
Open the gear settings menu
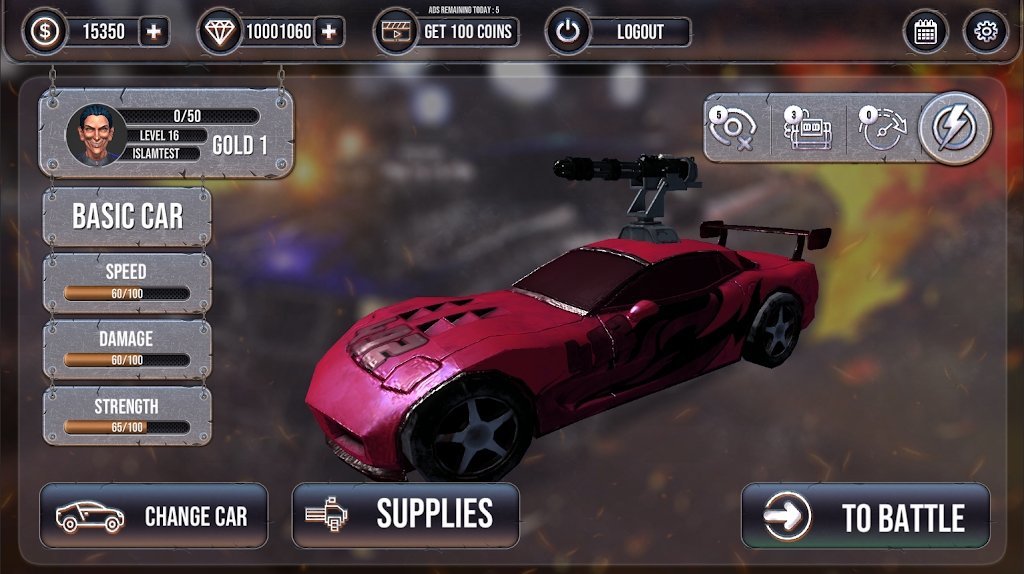(x=986, y=32)
